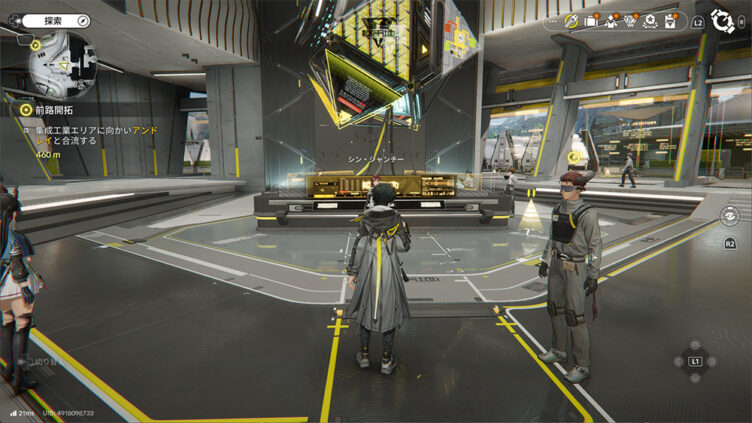This screenshot has width=752, height=423.
Task: Open the main gear-shaped menu
Action: [724, 21]
